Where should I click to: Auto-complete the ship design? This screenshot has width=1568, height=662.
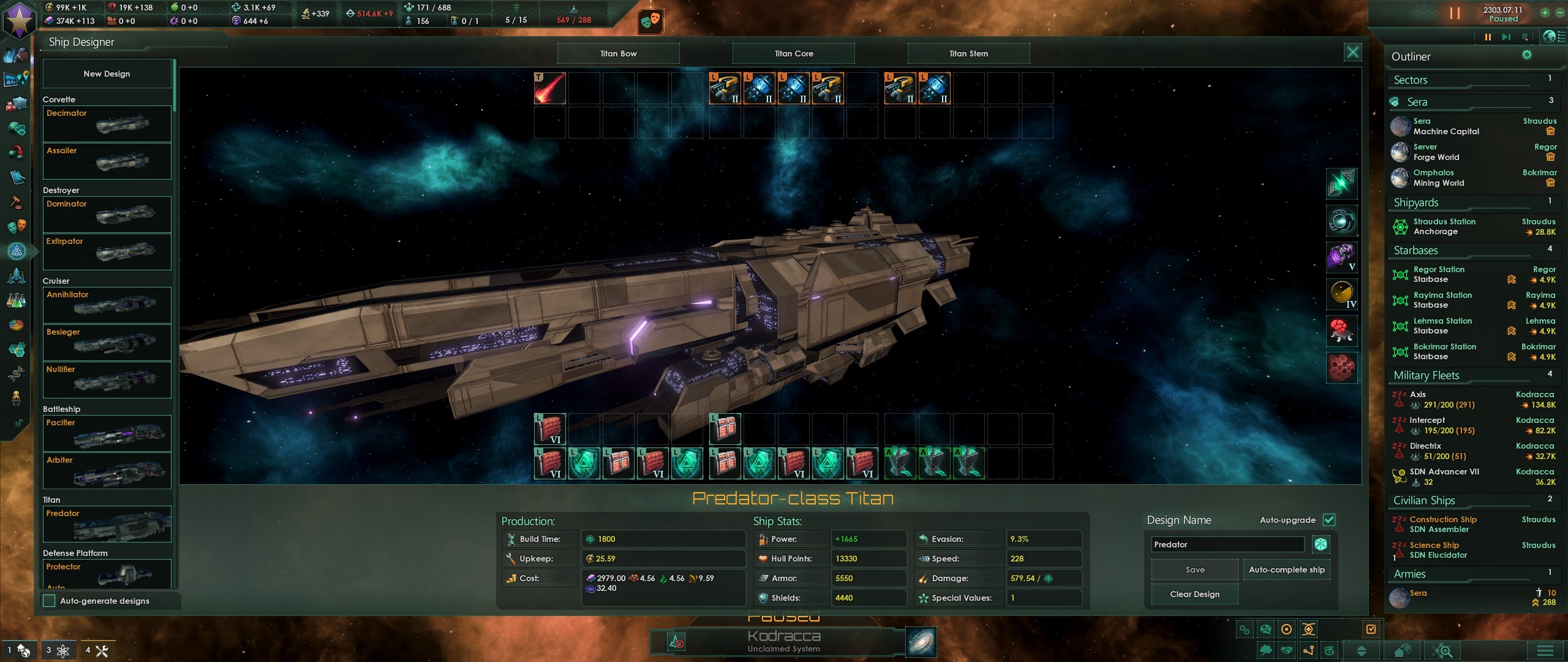tap(1286, 569)
